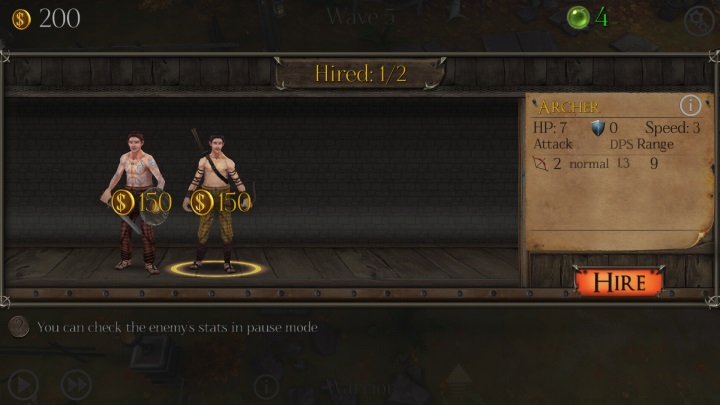The height and width of the screenshot is (405, 720).
Task: Activate the fast-forward speed button
Action: tap(76, 384)
